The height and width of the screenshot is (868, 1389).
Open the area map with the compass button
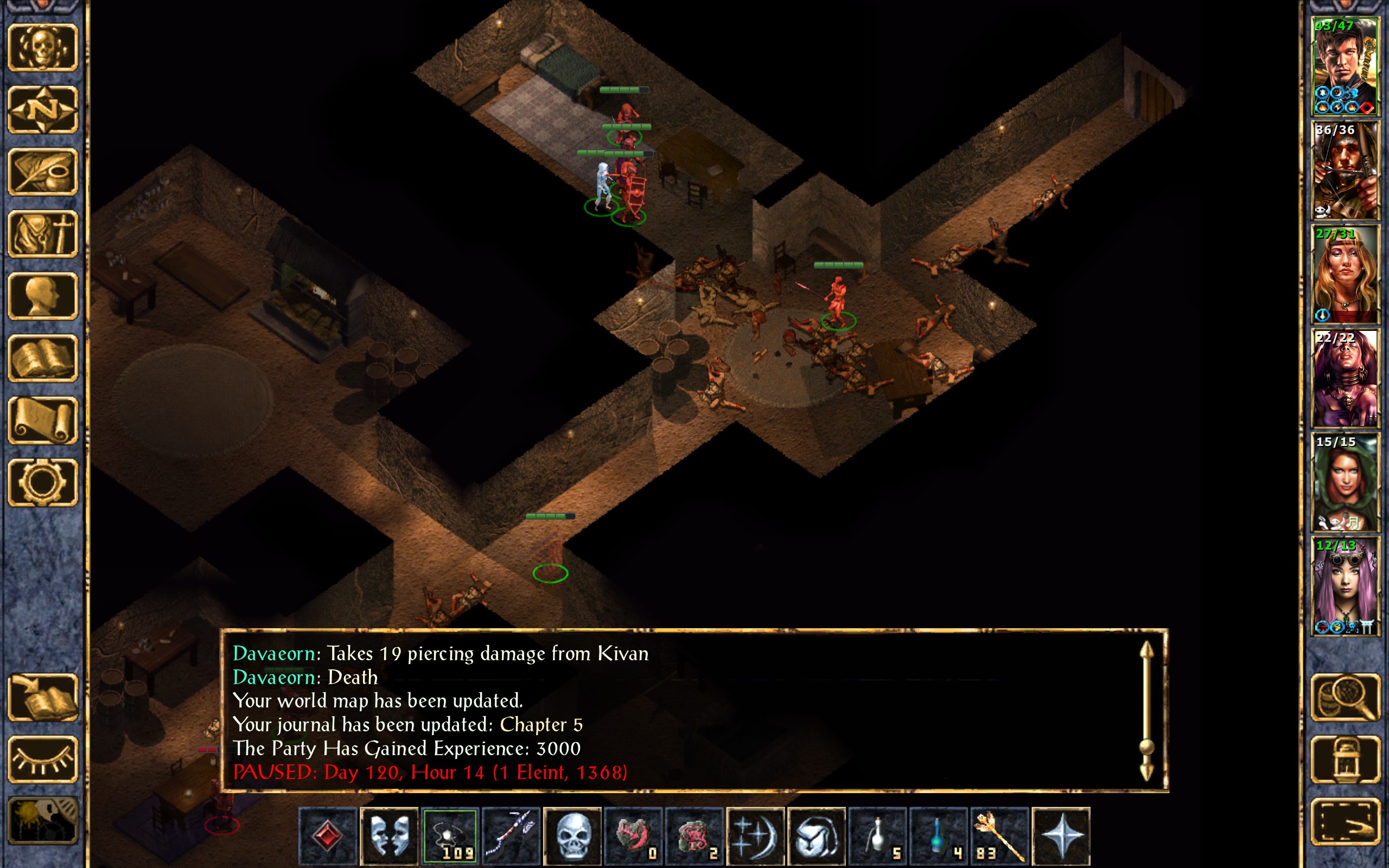[x=42, y=110]
